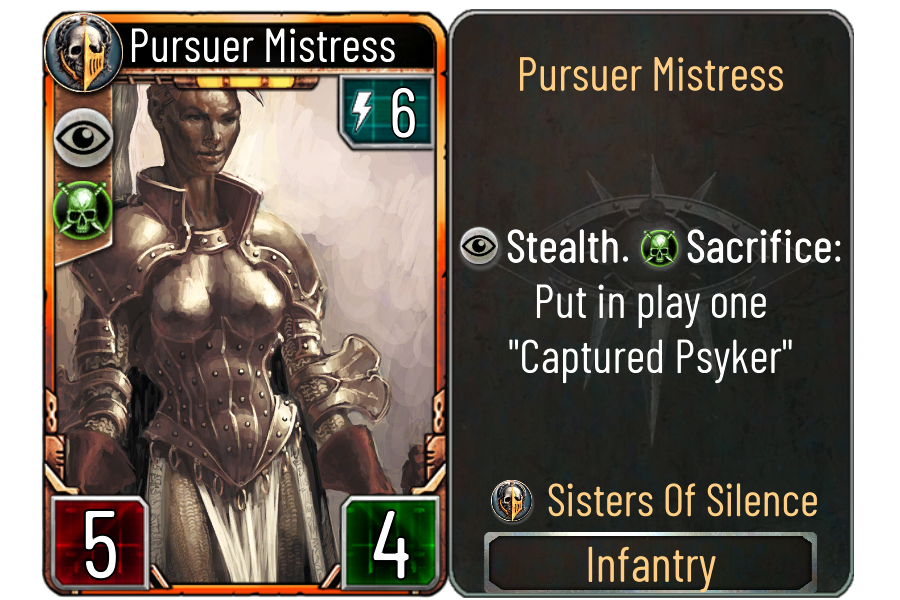Select the Sisters Of Silence faction label
900x600 pixels.
[682, 501]
